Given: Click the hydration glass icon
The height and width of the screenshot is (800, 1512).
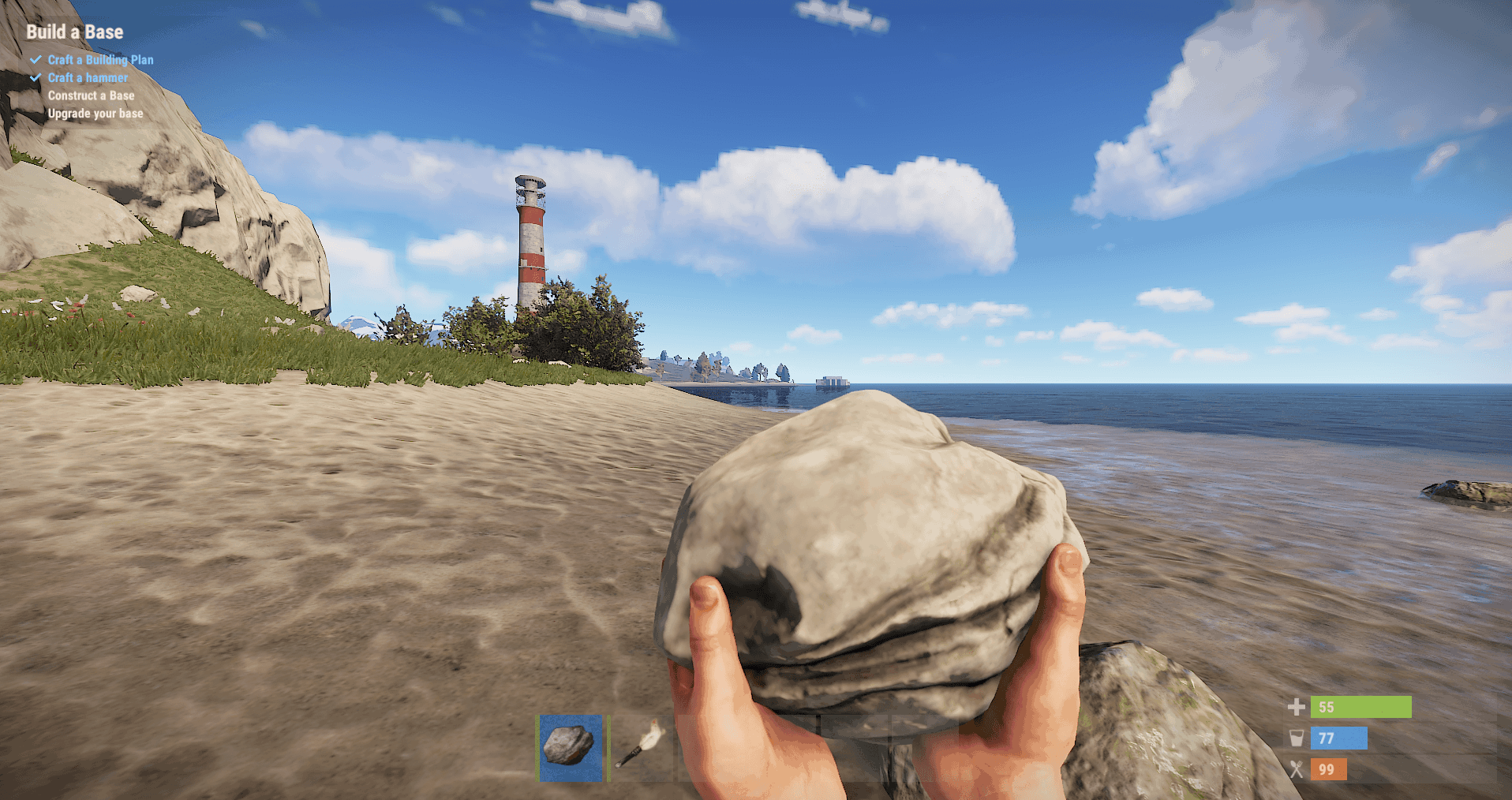Looking at the screenshot, I should (x=1297, y=738).
